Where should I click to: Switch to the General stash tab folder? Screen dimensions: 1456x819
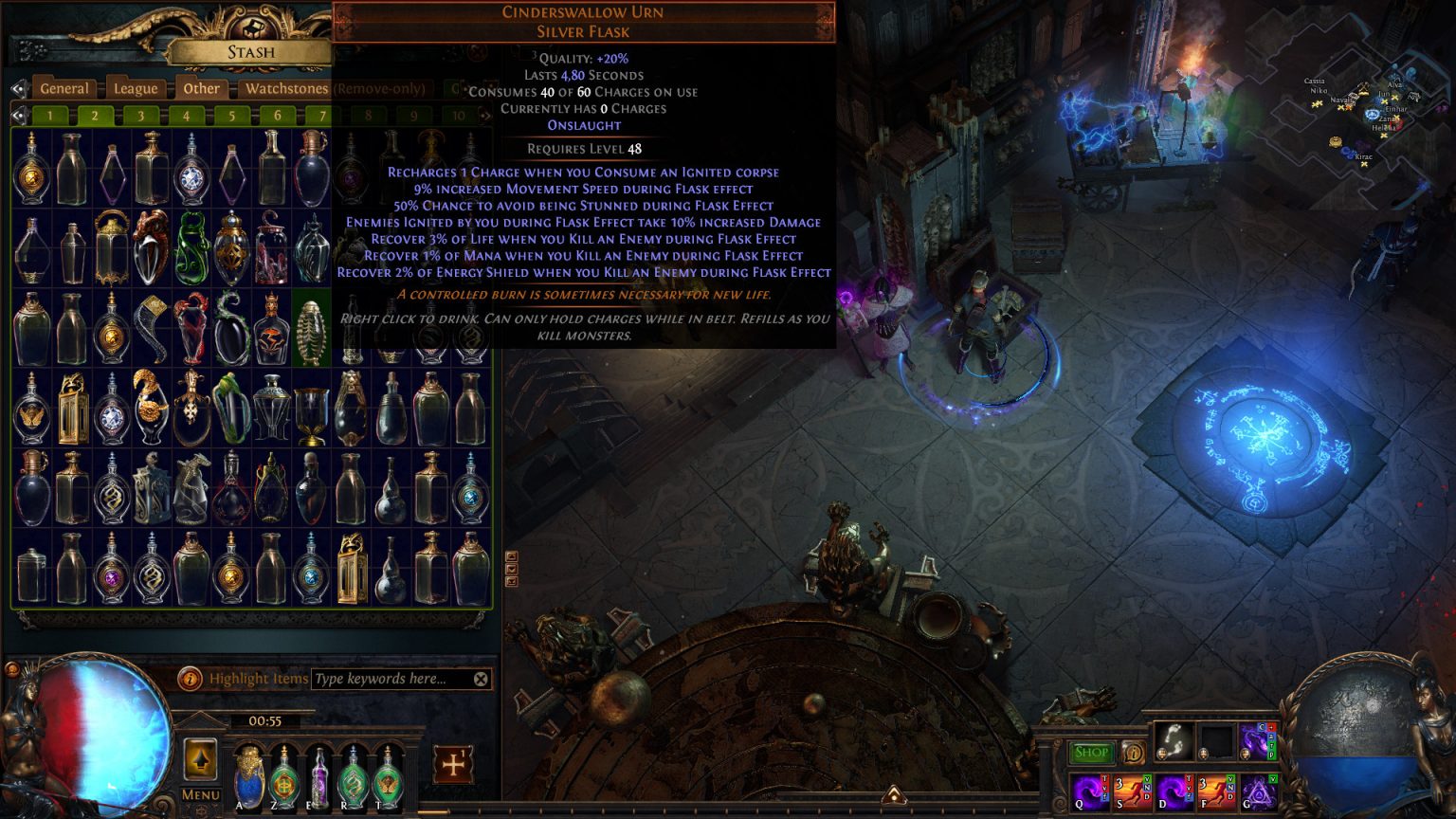65,87
